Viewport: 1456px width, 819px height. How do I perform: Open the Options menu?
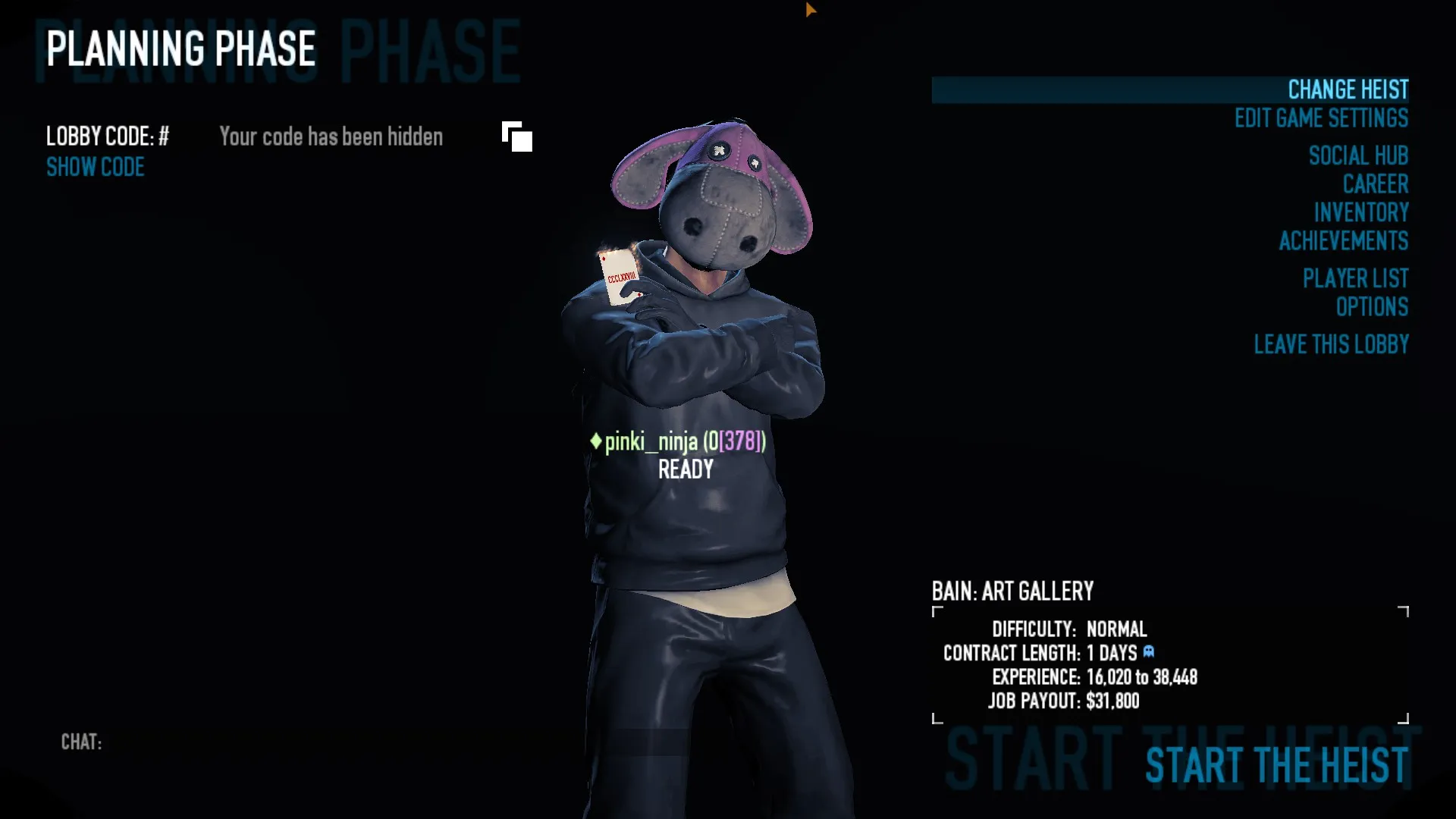[1372, 307]
